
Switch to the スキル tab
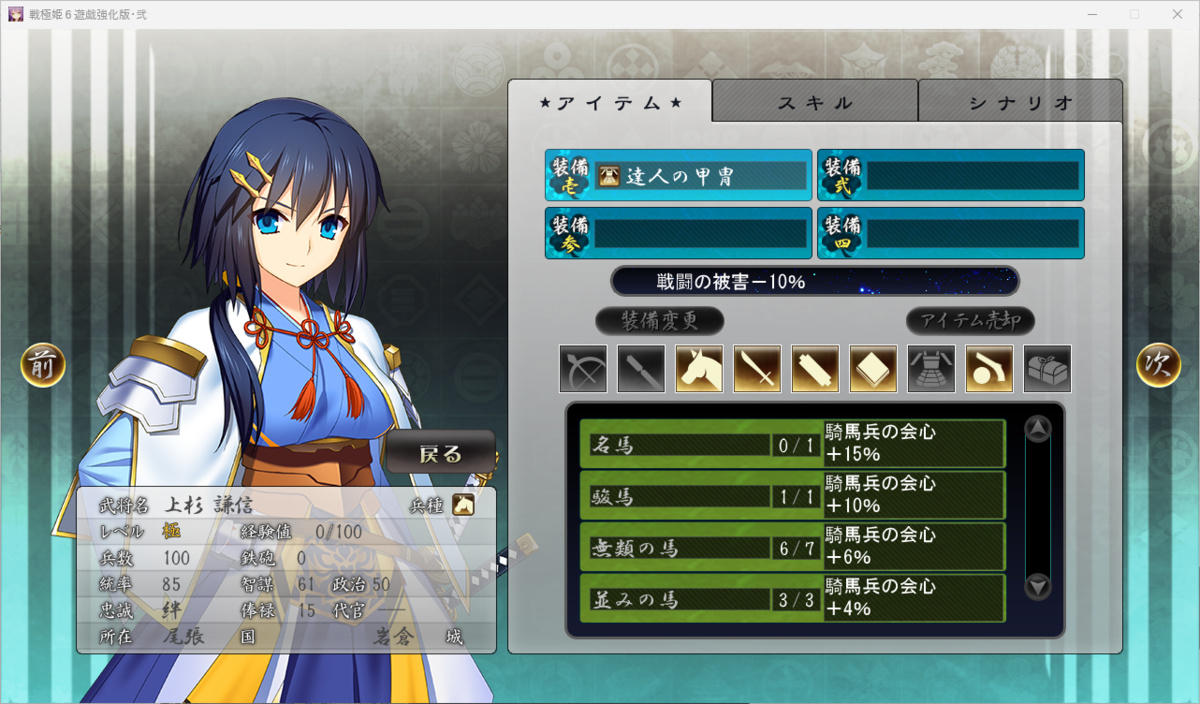[815, 102]
